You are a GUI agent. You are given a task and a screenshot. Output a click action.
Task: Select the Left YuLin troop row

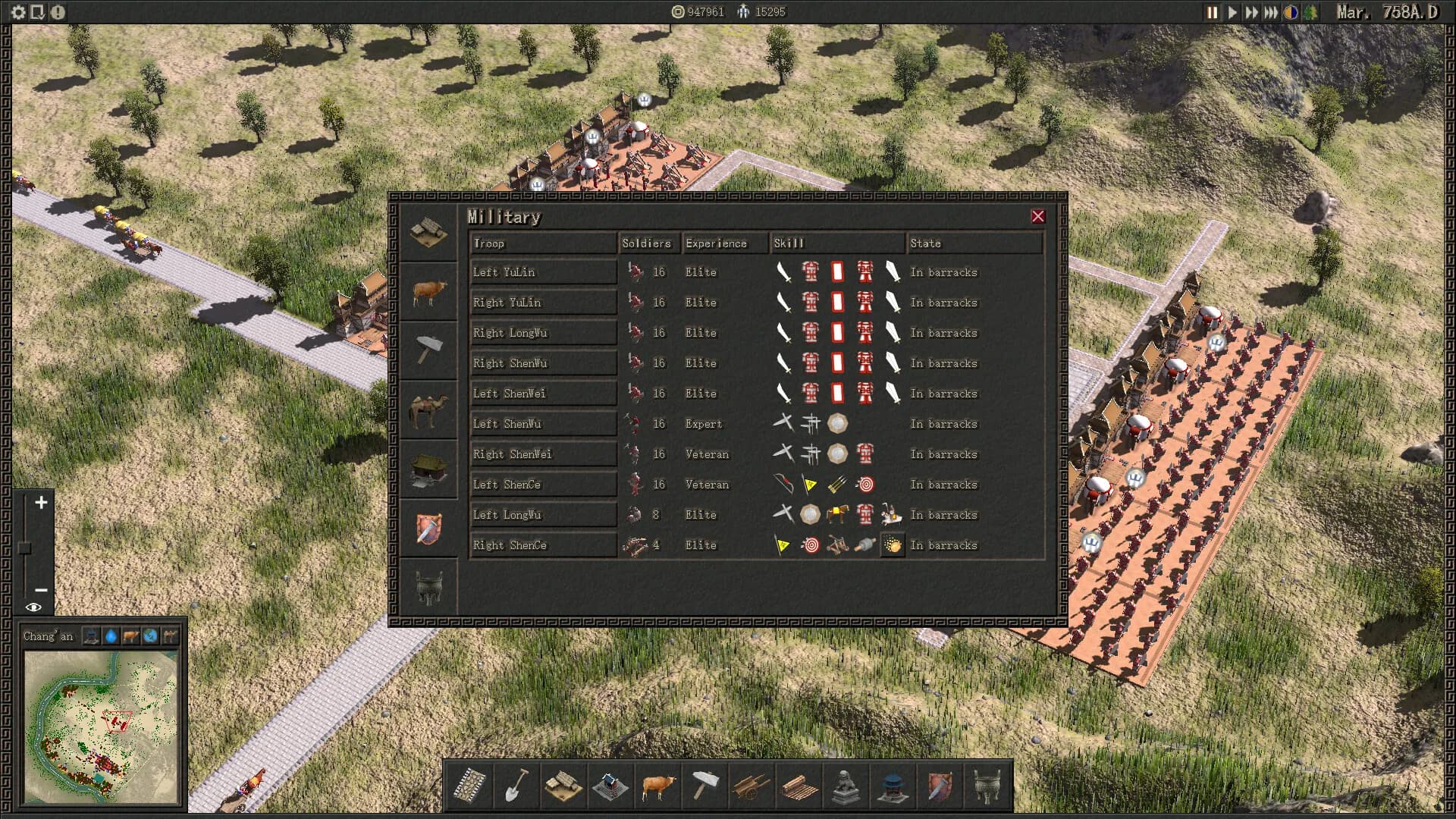point(543,272)
